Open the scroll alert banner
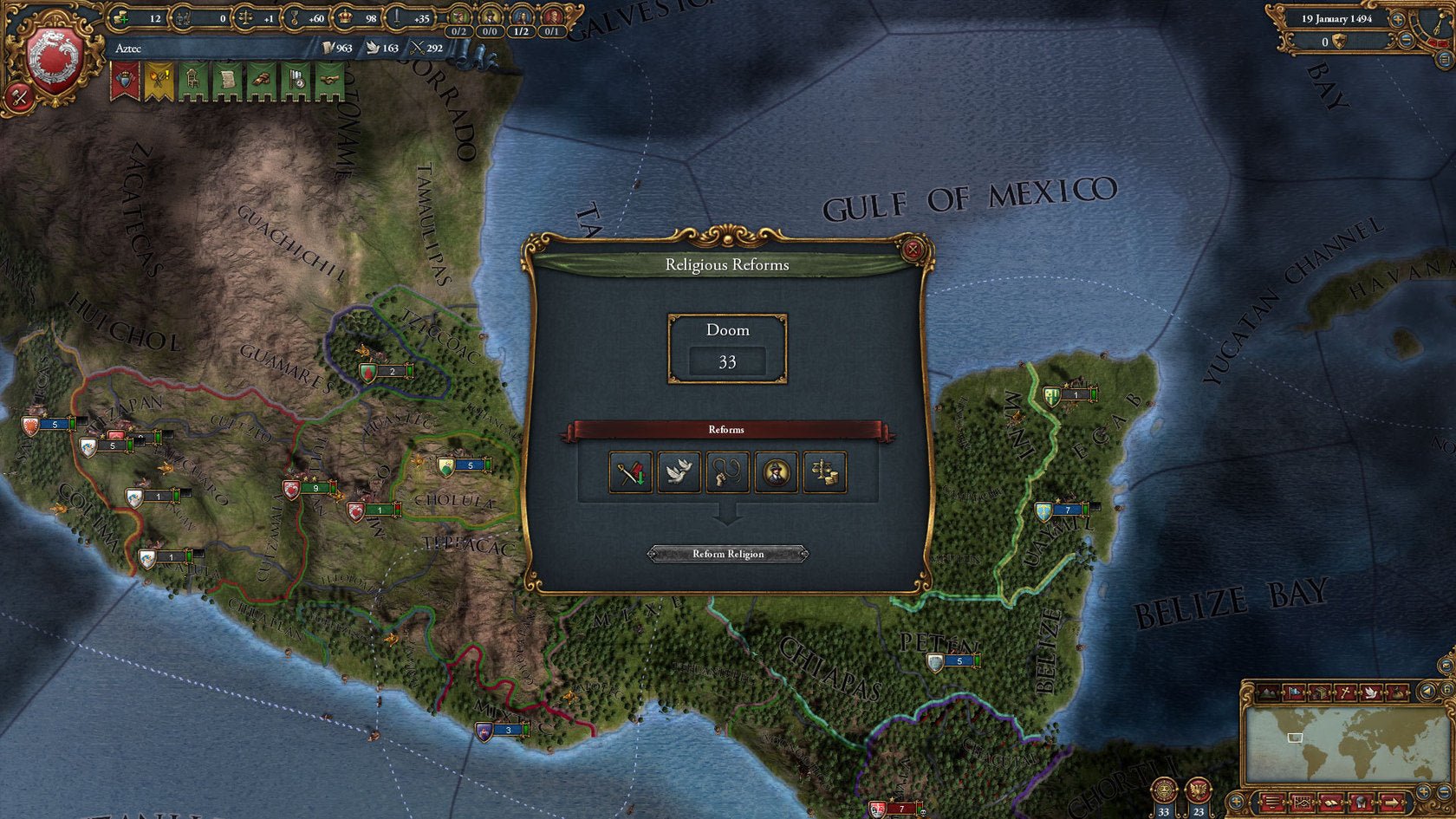Screen dimensions: 1456x819 click(x=227, y=81)
